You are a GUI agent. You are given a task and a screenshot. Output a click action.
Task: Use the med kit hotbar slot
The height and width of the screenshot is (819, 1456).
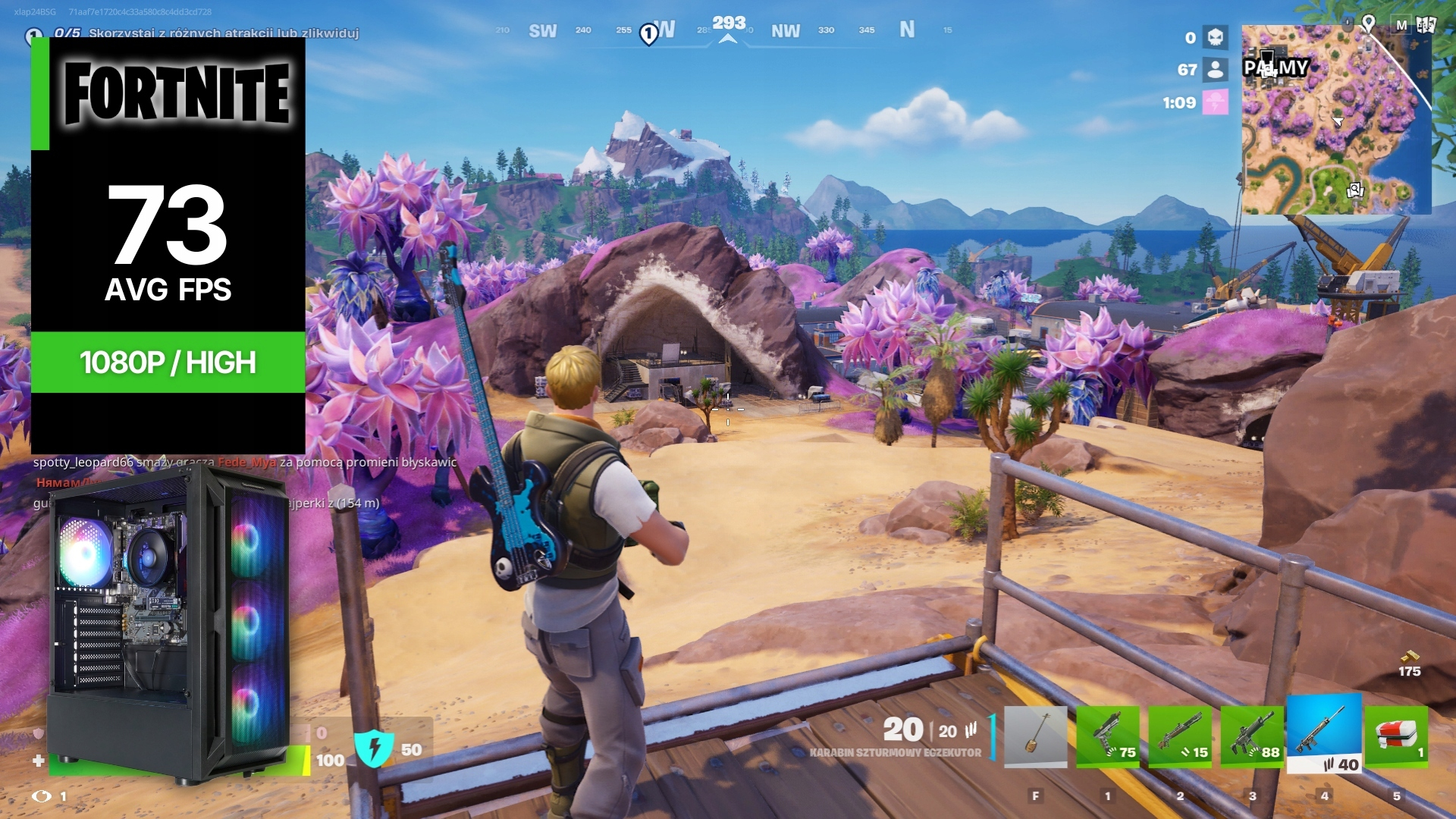pos(1396,736)
